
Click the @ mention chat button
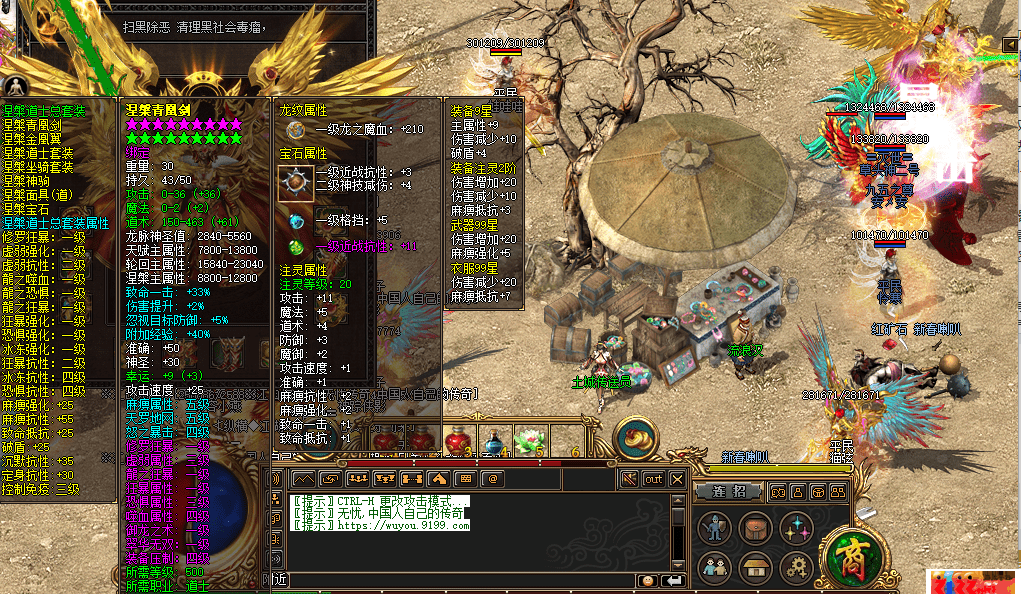point(493,480)
